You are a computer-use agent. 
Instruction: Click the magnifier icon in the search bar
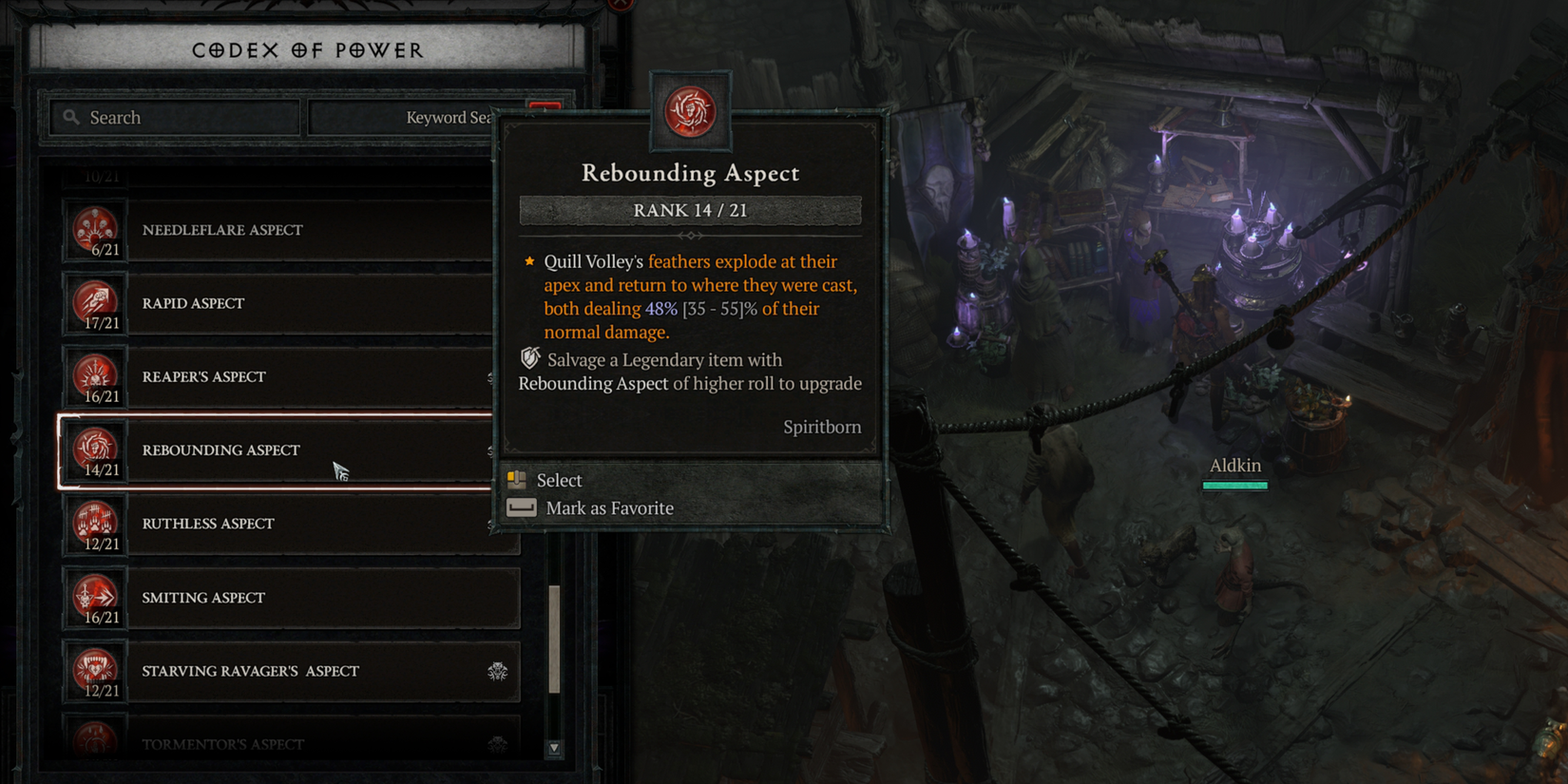tap(71, 117)
